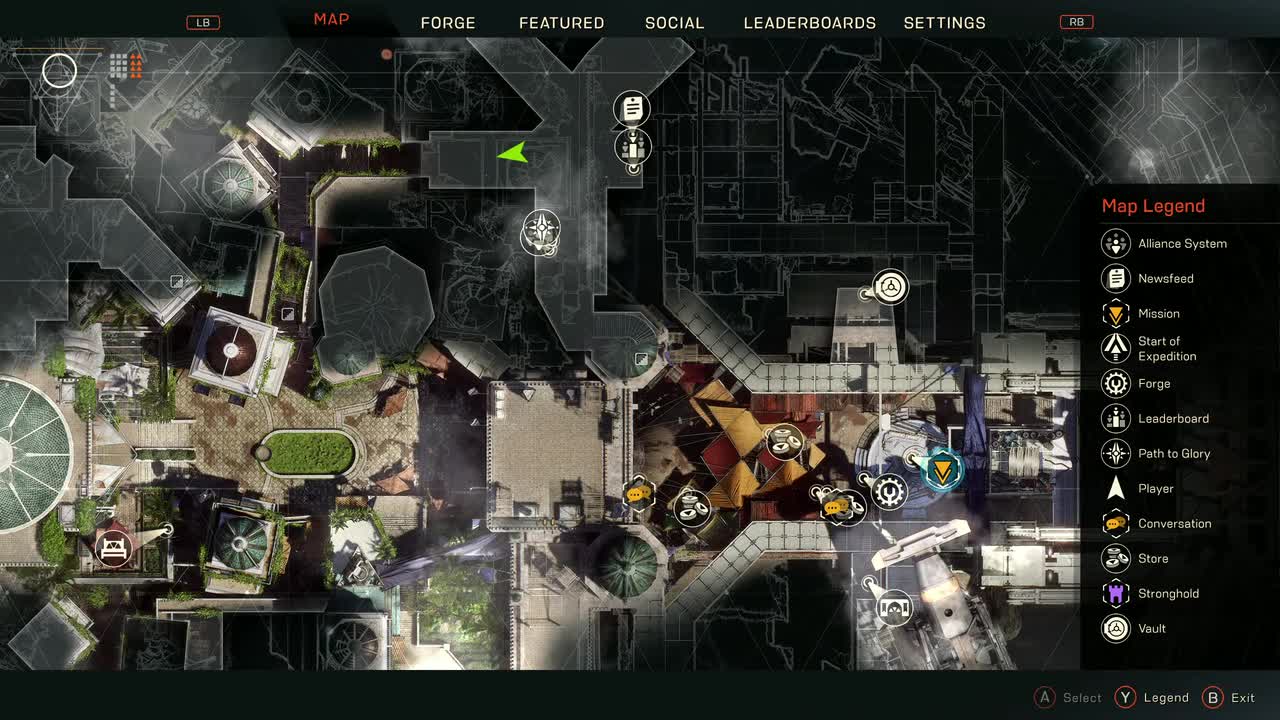Click the Newsfeed marker on the map

tap(632, 108)
